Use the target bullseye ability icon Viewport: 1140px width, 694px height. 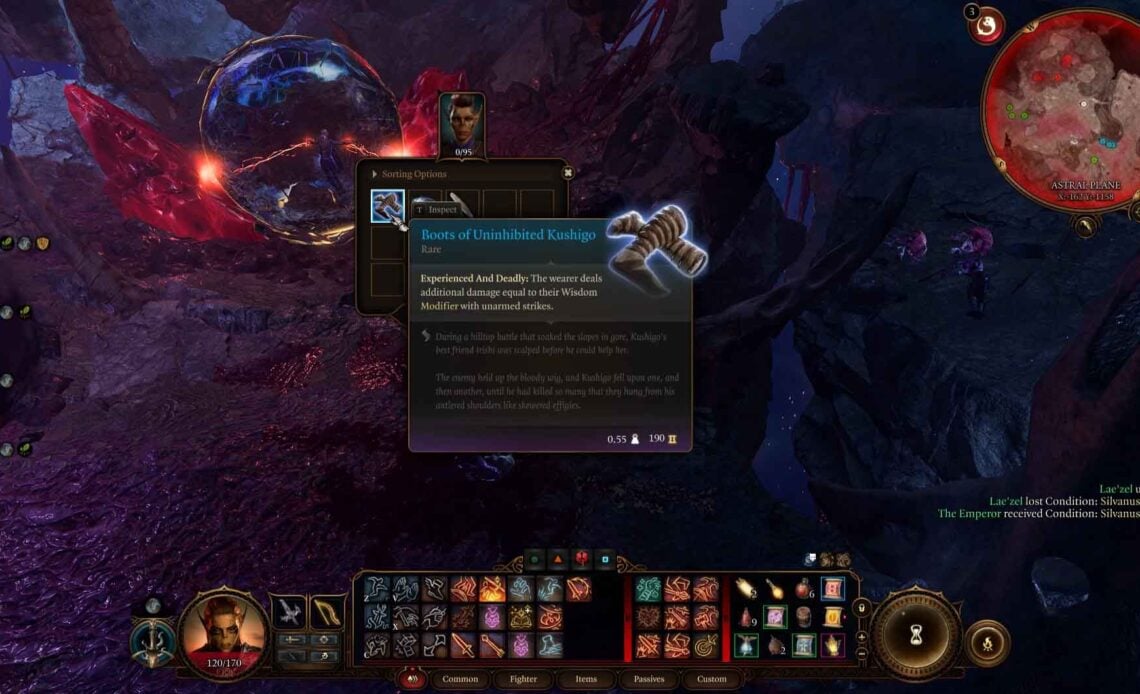[x=707, y=645]
